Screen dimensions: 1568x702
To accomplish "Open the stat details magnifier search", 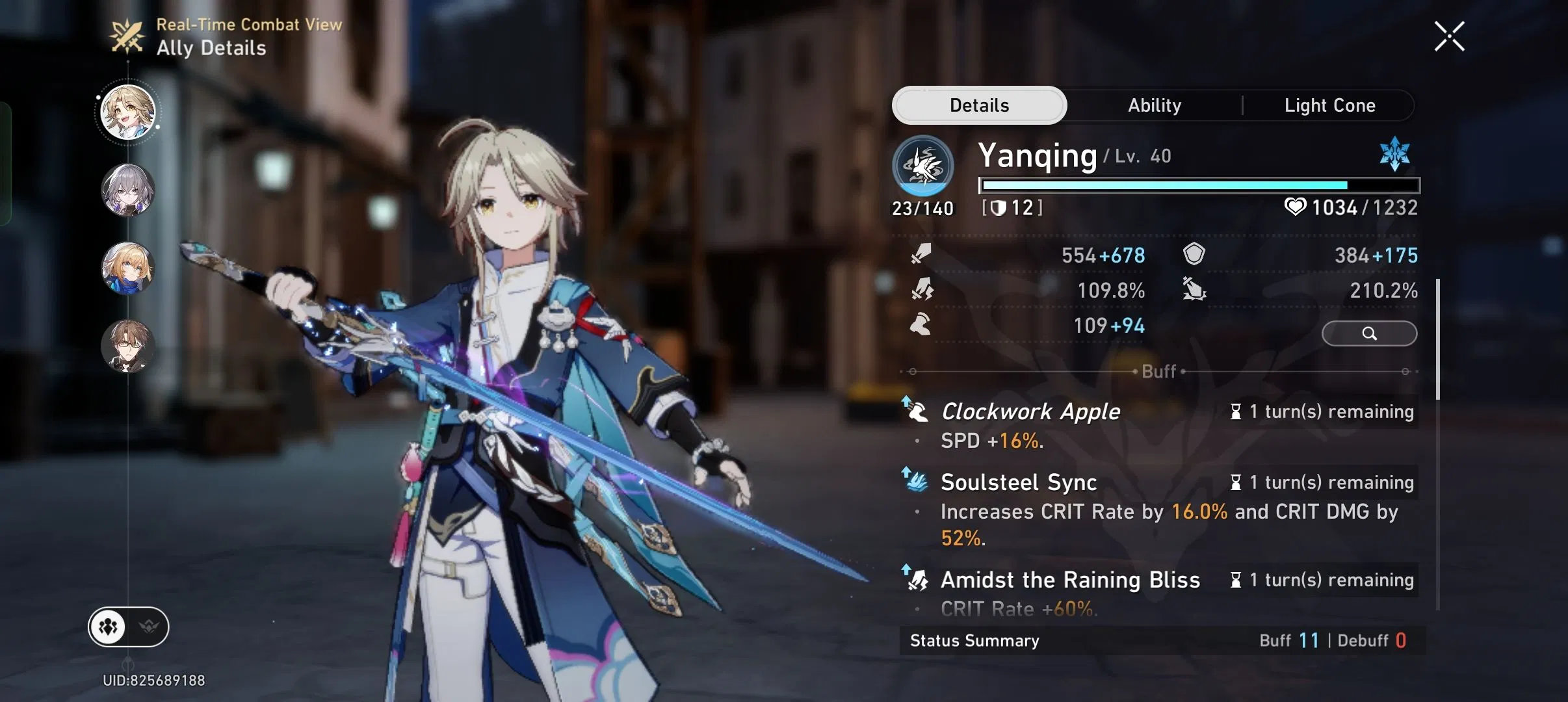I will [x=1369, y=333].
